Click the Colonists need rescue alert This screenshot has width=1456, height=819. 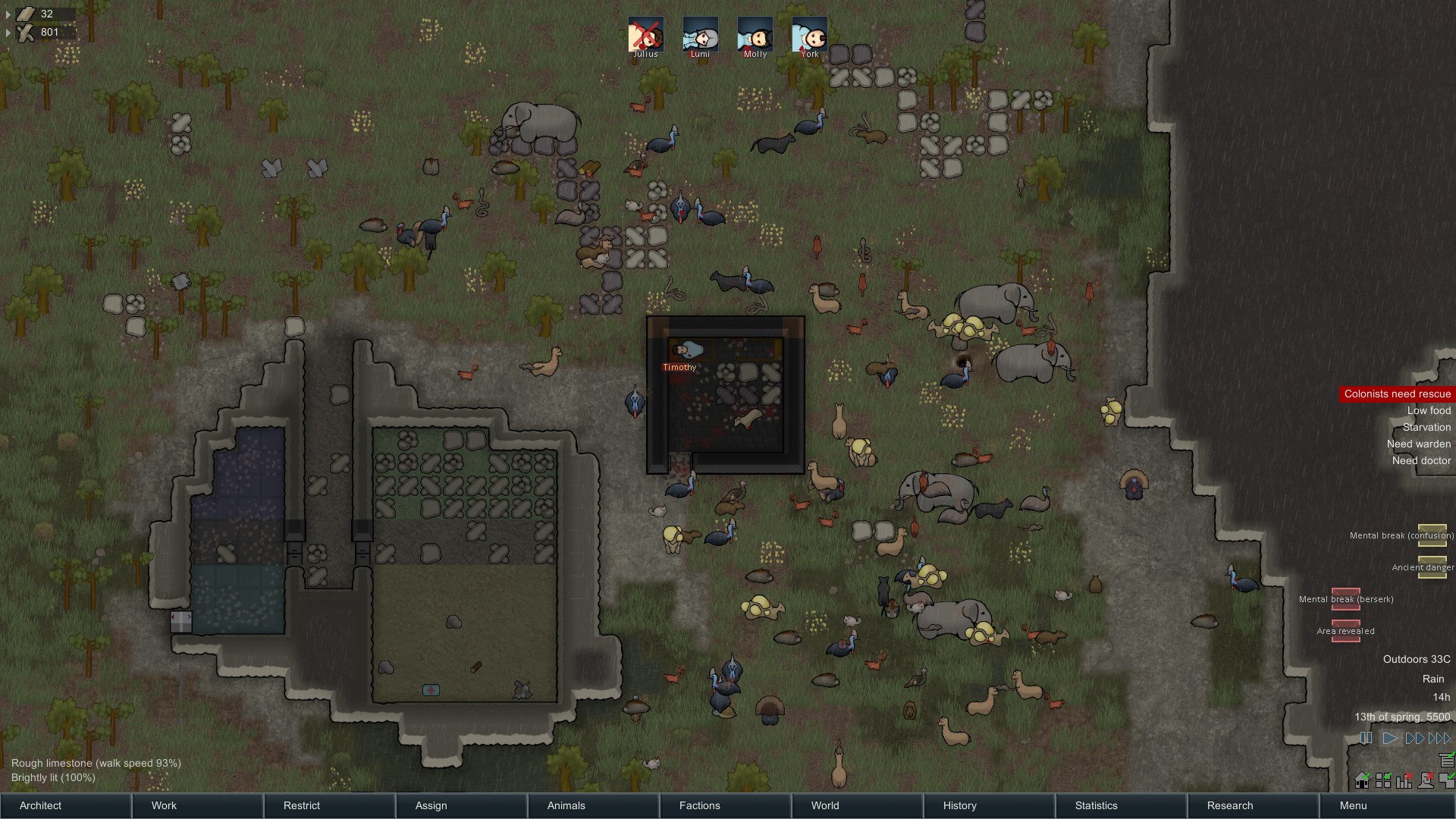click(x=1397, y=394)
